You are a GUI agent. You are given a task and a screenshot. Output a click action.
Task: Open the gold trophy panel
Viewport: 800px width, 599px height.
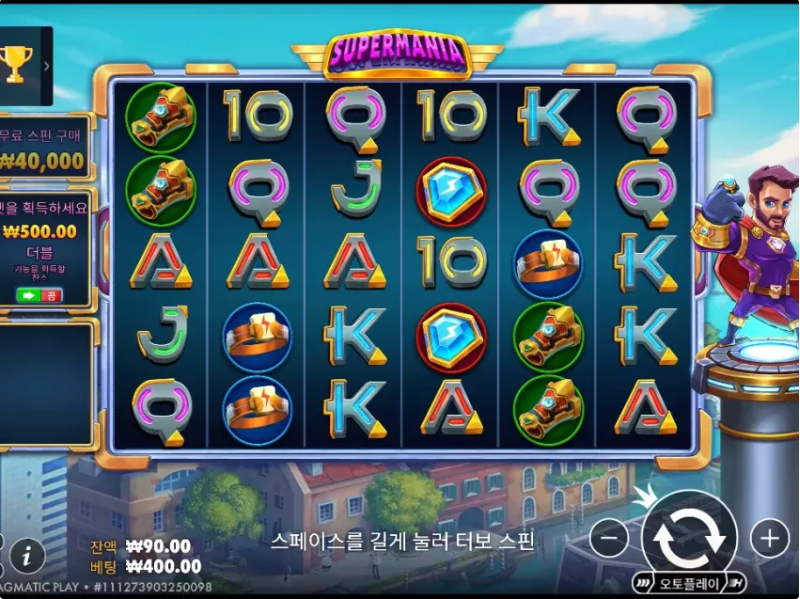17,65
